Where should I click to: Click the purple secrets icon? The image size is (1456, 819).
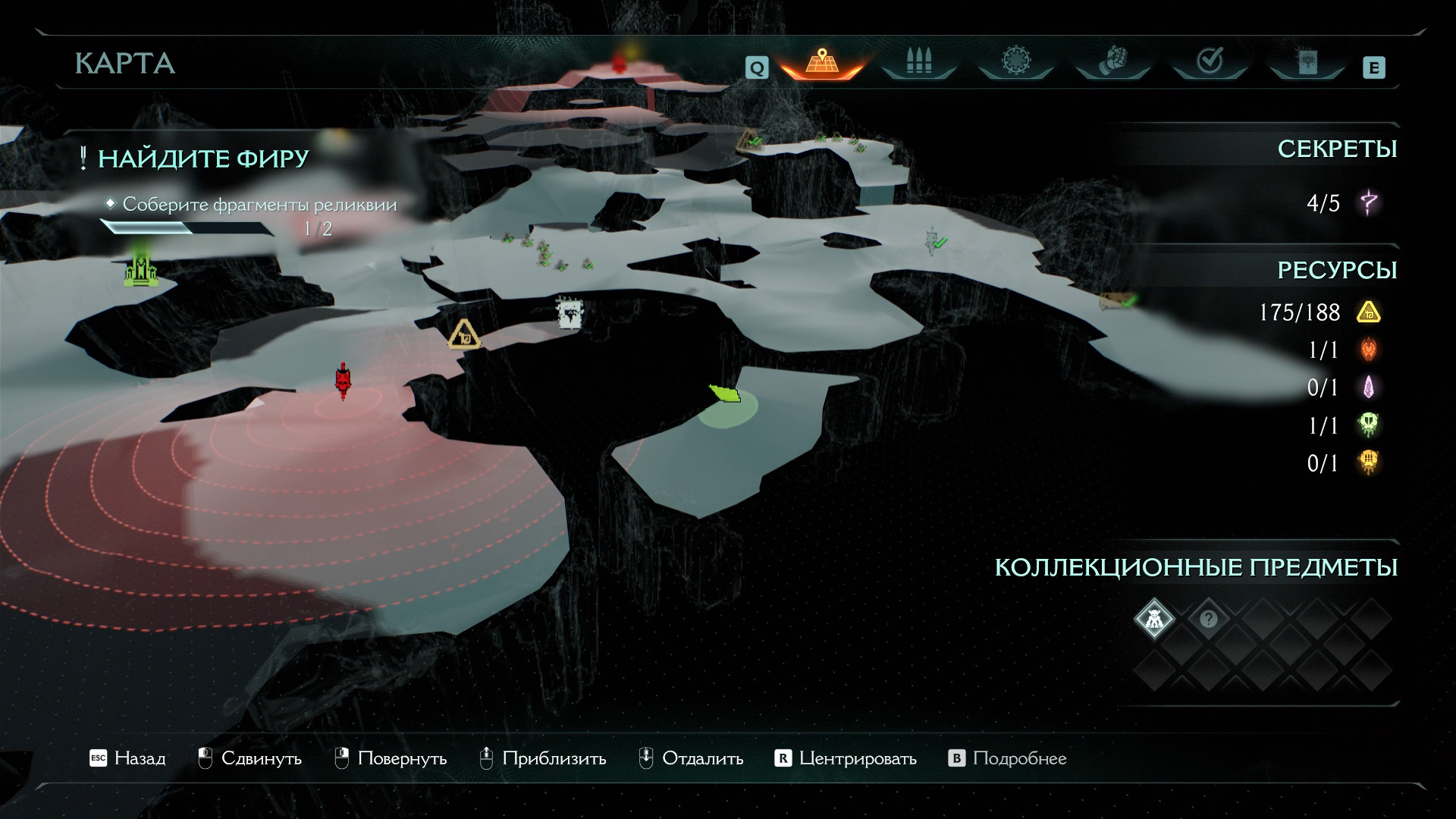point(1369,203)
